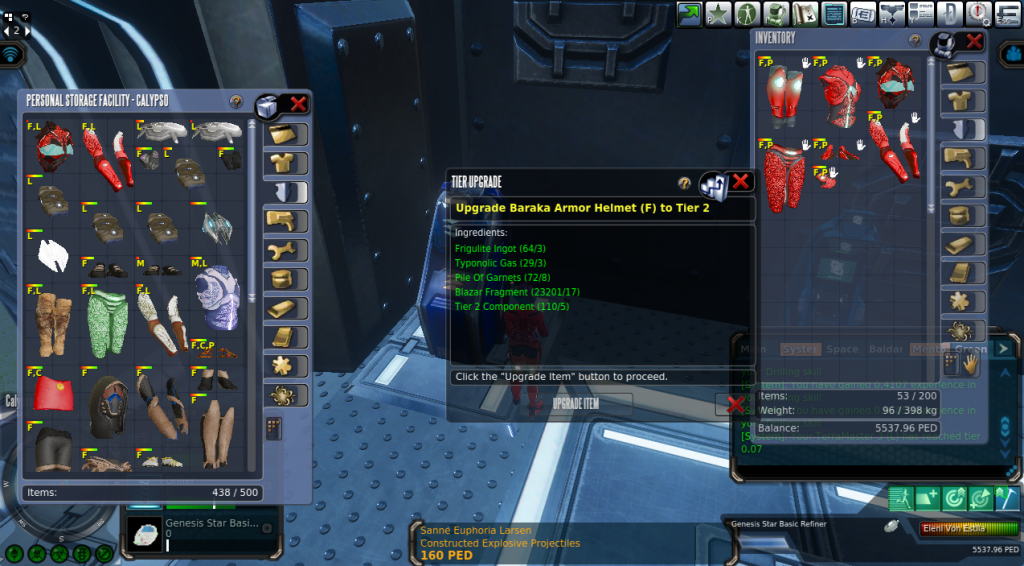
Task: Close the Tier Upgrade window
Action: point(741,182)
